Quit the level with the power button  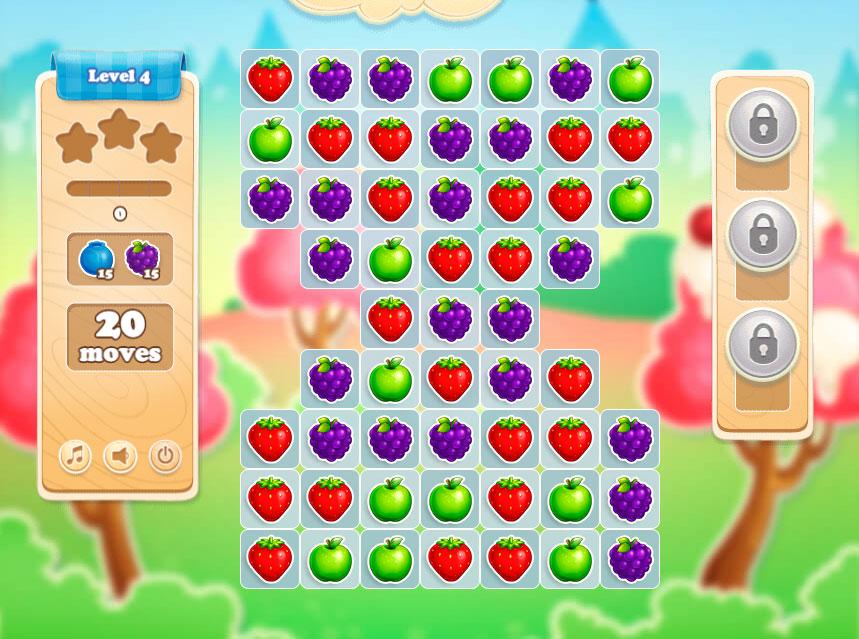point(165,457)
